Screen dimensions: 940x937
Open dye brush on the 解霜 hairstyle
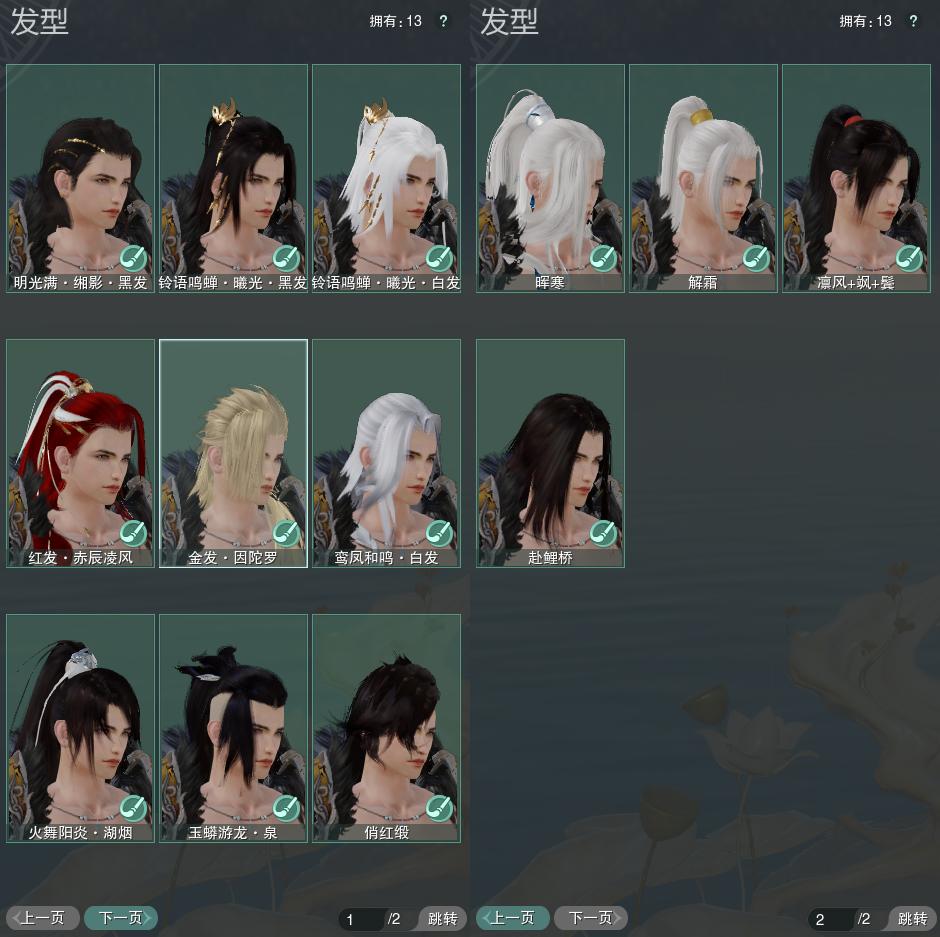pos(756,258)
